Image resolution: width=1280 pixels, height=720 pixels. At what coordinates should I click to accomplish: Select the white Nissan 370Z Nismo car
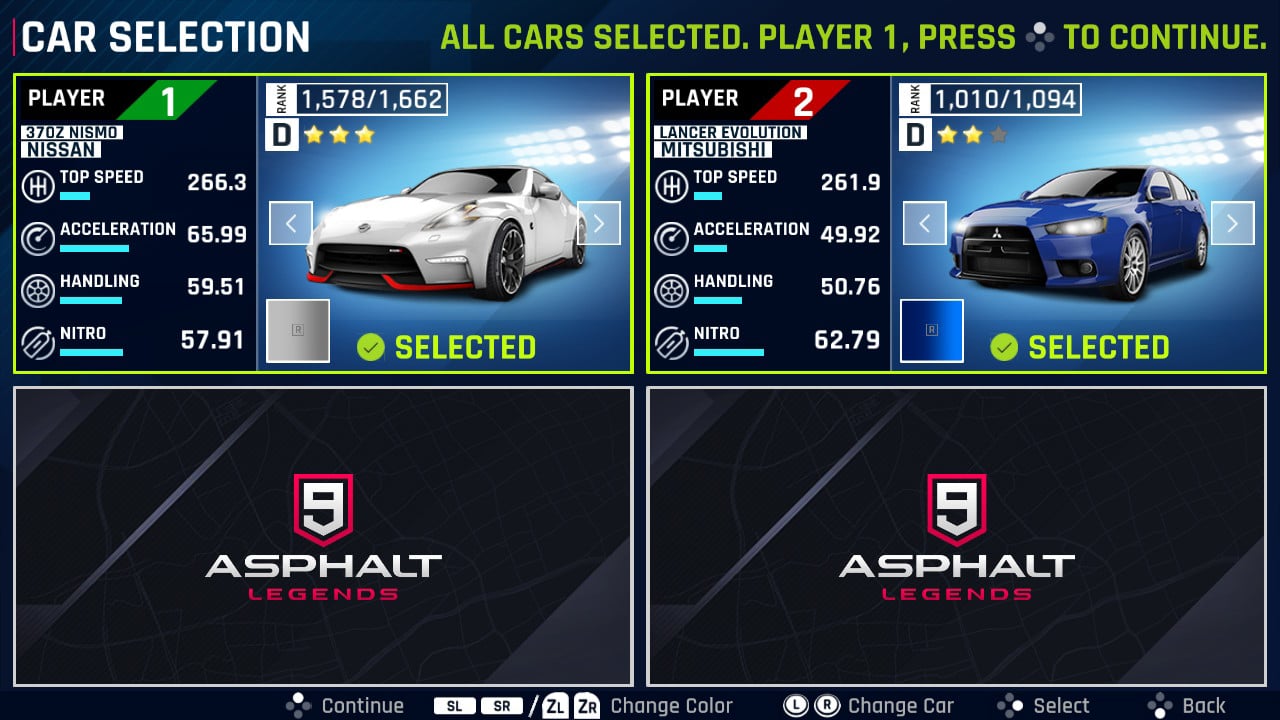pyautogui.click(x=446, y=232)
